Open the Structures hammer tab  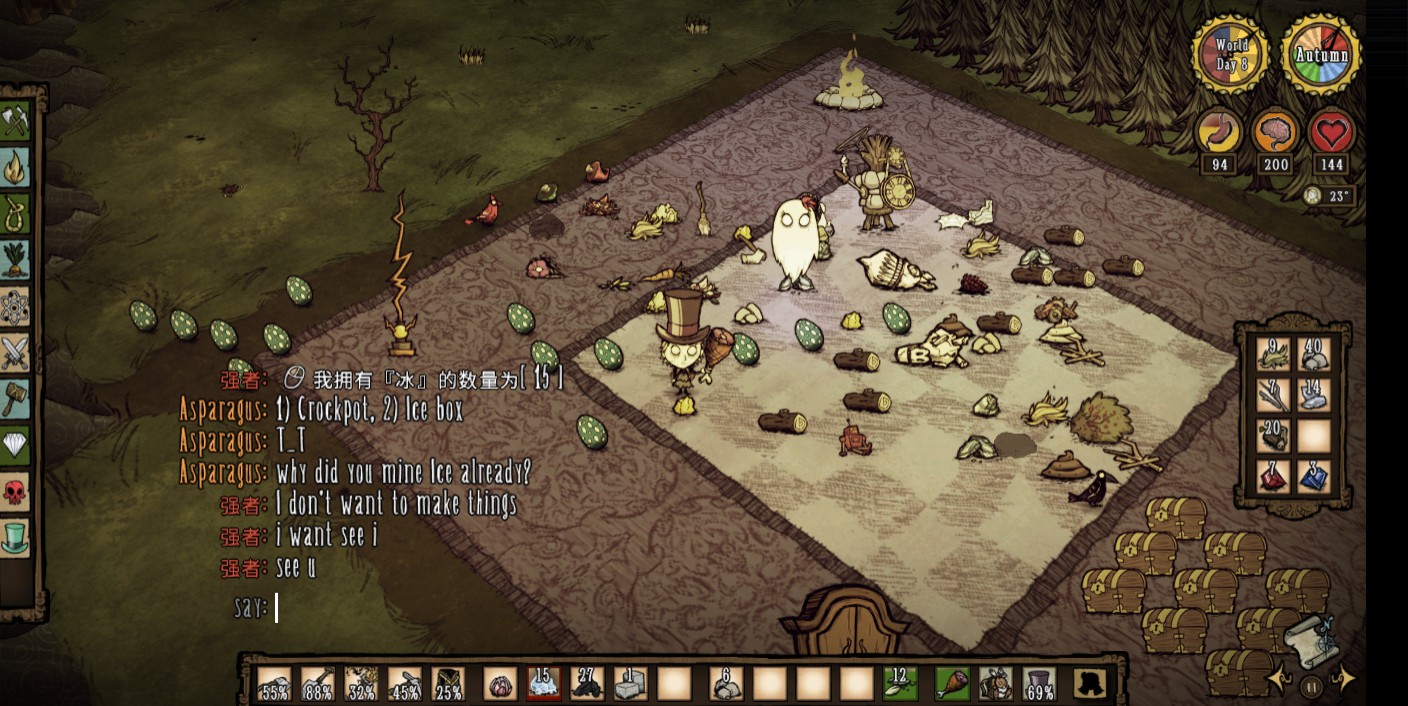[15, 399]
